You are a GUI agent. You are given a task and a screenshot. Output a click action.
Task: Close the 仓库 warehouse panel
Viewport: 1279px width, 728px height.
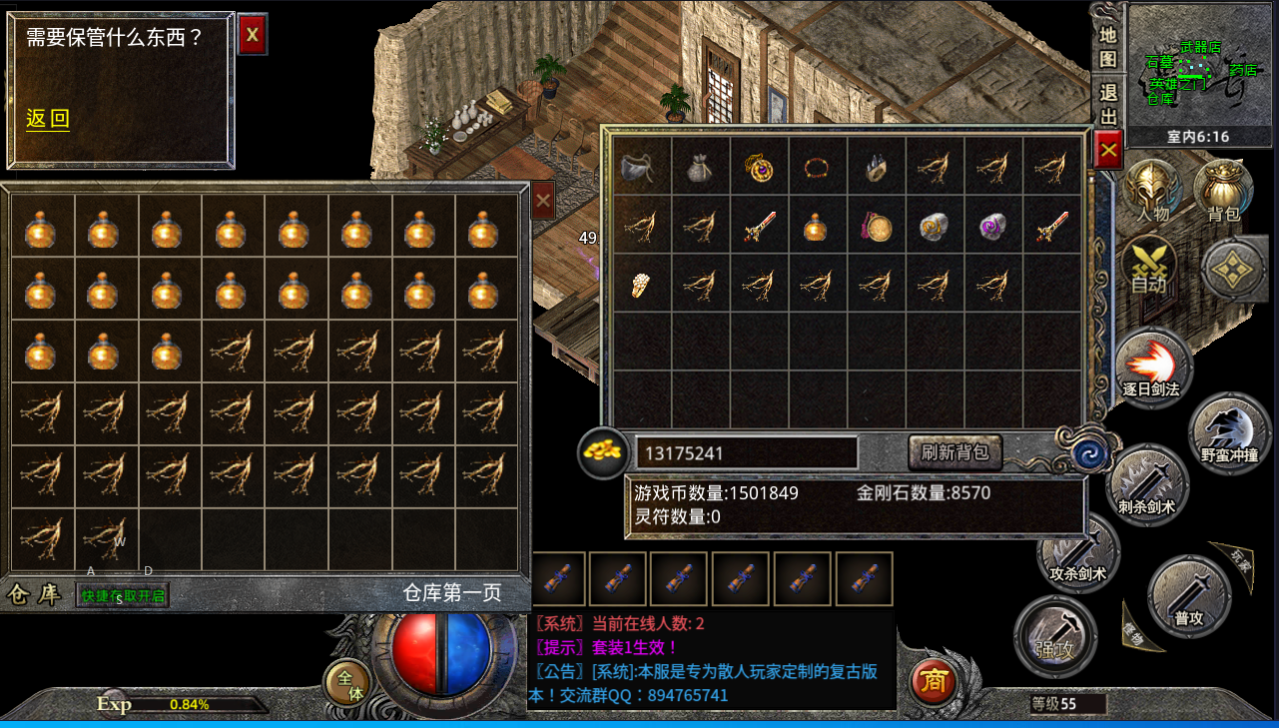pyautogui.click(x=543, y=201)
